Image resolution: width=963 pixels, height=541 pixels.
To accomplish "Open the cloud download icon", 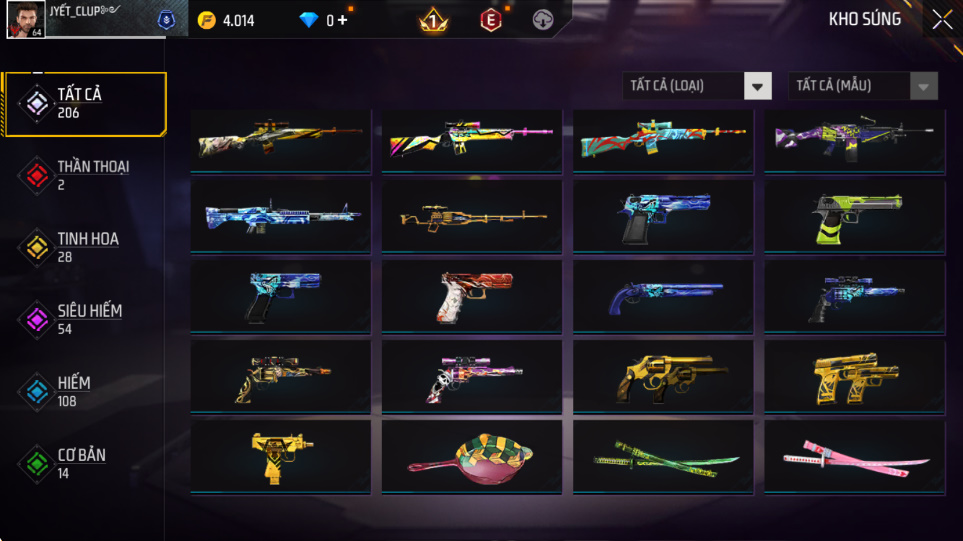I will click(543, 20).
